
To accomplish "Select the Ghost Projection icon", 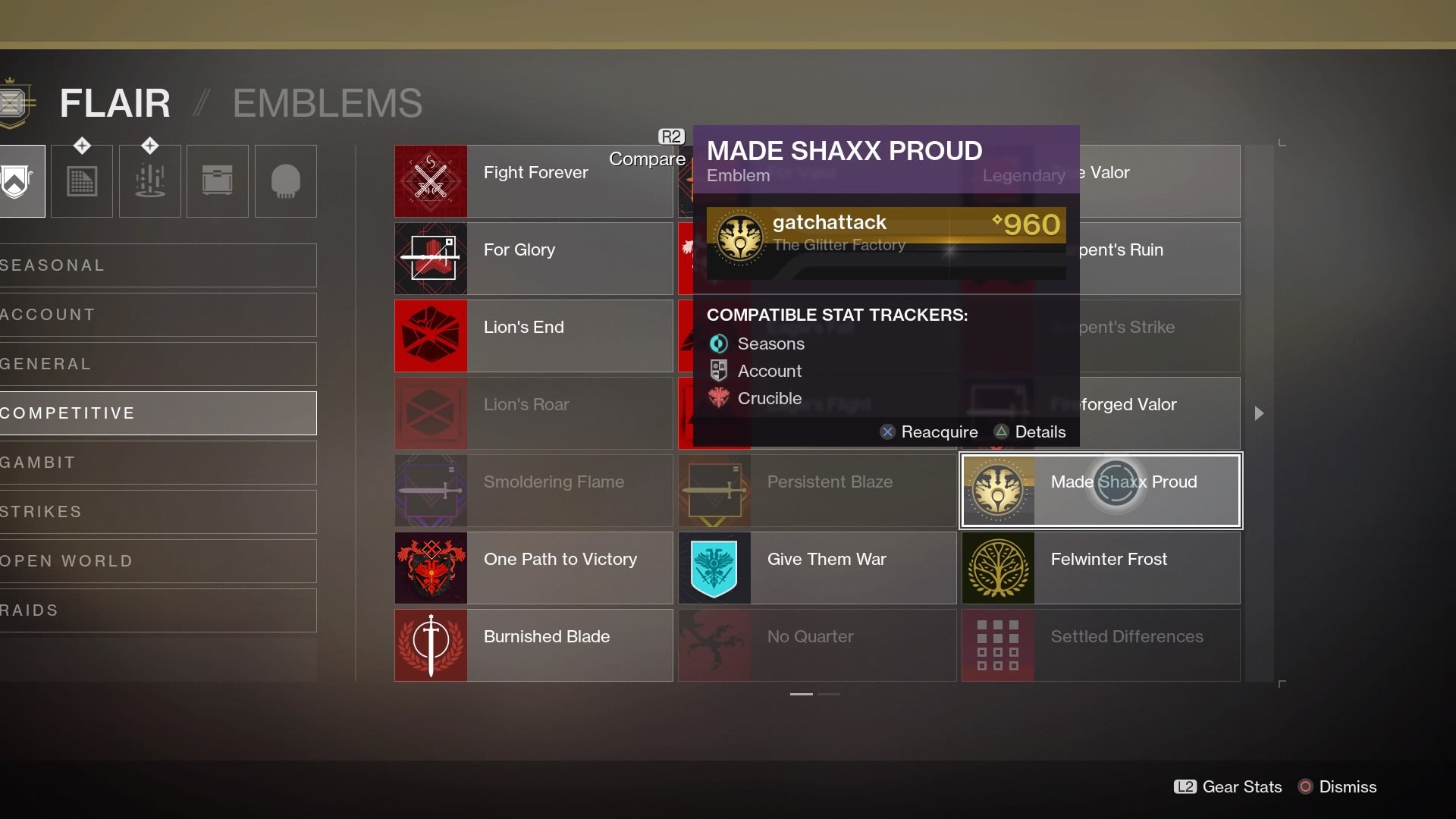I will pyautogui.click(x=285, y=181).
